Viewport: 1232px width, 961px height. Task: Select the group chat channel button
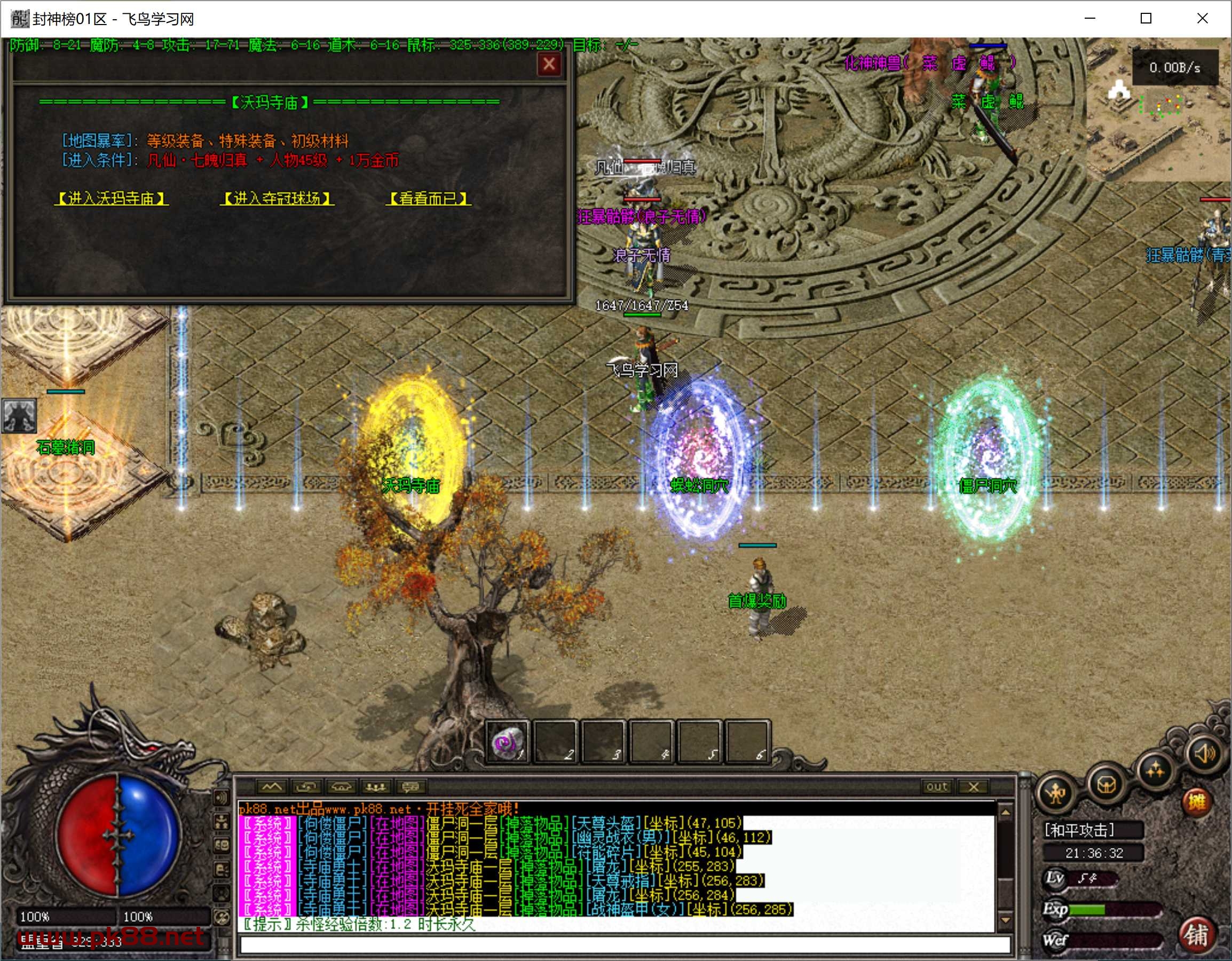(376, 786)
